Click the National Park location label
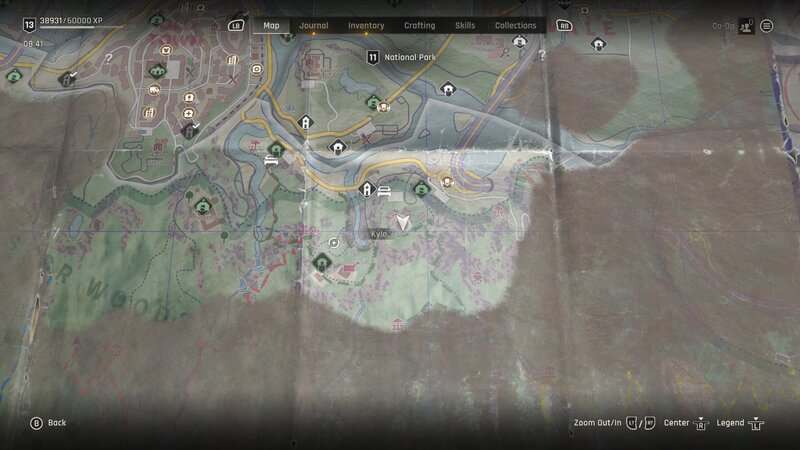 pyautogui.click(x=409, y=58)
